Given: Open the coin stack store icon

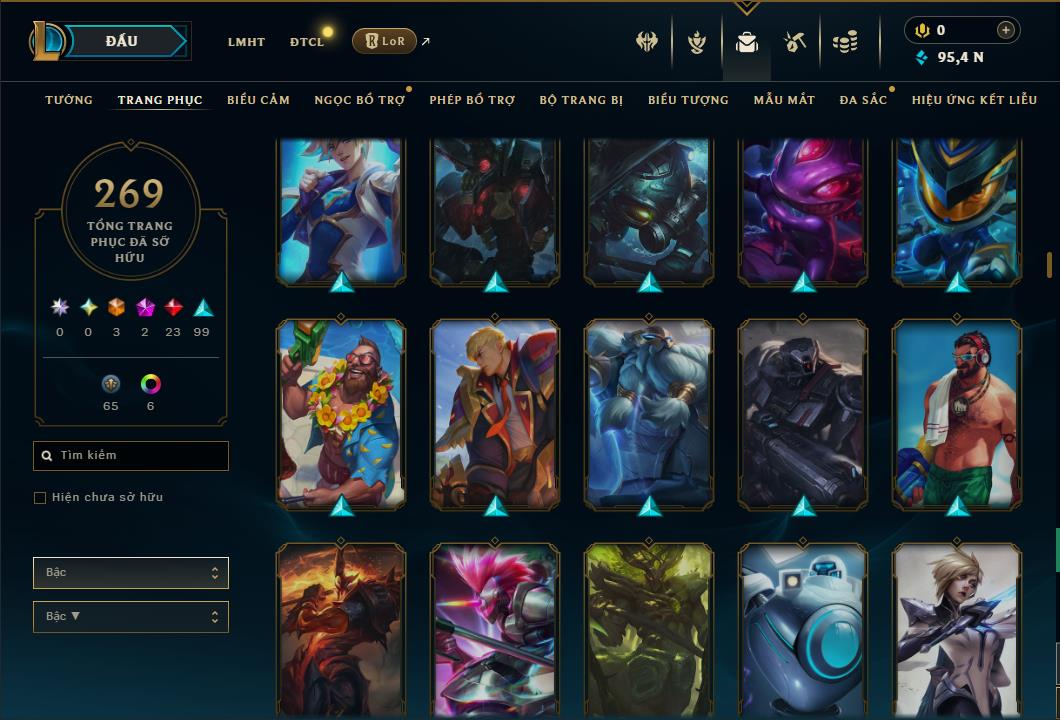Looking at the screenshot, I should coord(846,42).
